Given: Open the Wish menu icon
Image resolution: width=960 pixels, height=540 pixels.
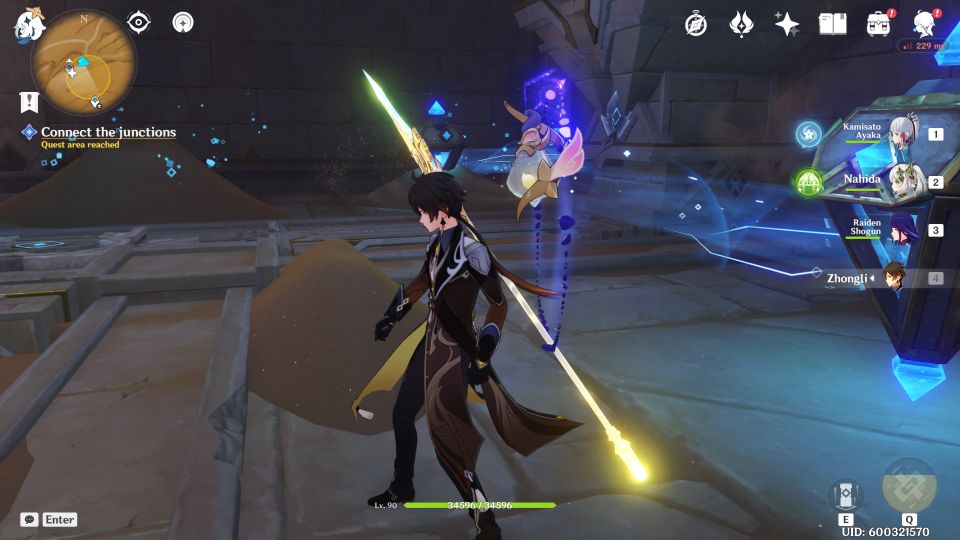Looking at the screenshot, I should coord(741,24).
